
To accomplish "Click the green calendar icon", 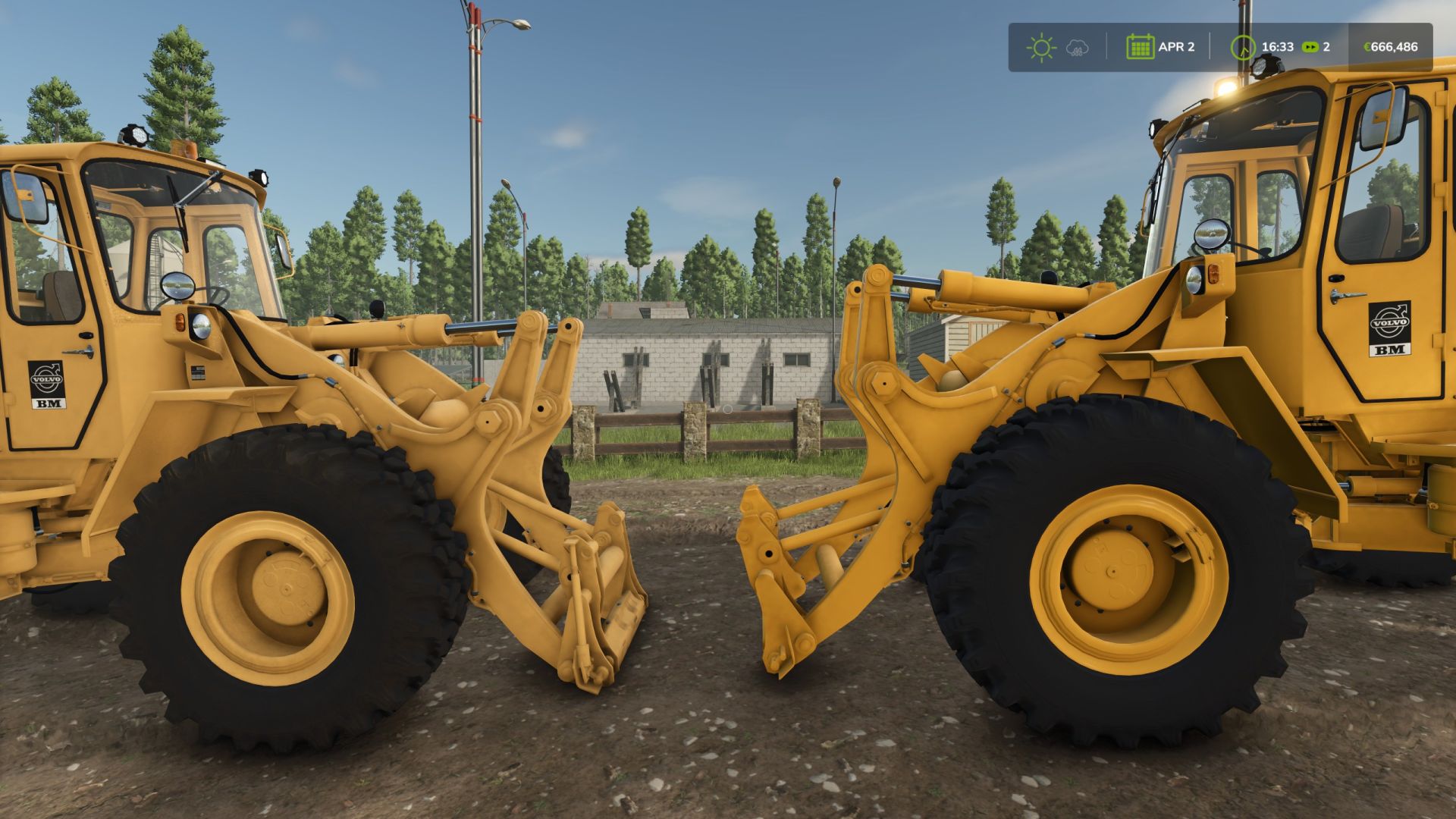I will pyautogui.click(x=1141, y=46).
